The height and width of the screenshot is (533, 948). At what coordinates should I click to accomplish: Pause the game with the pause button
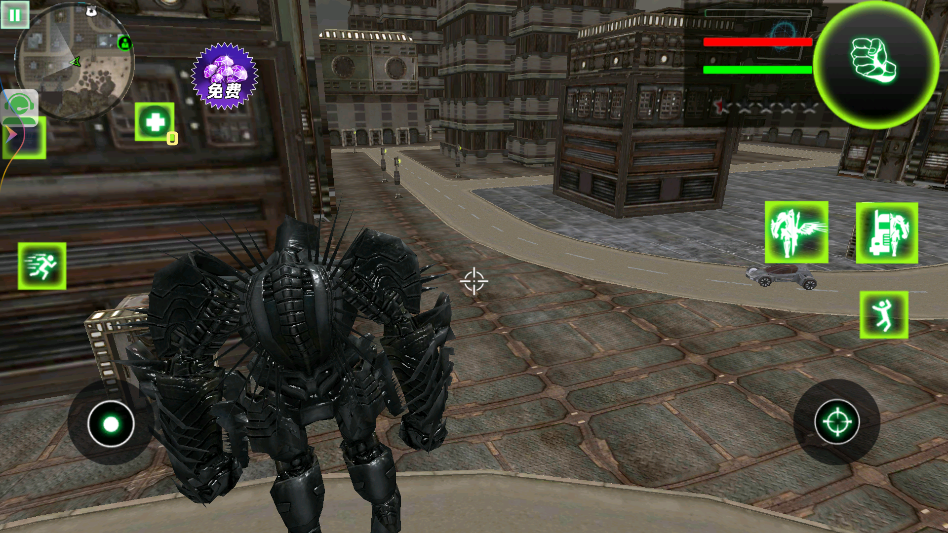click(x=16, y=15)
